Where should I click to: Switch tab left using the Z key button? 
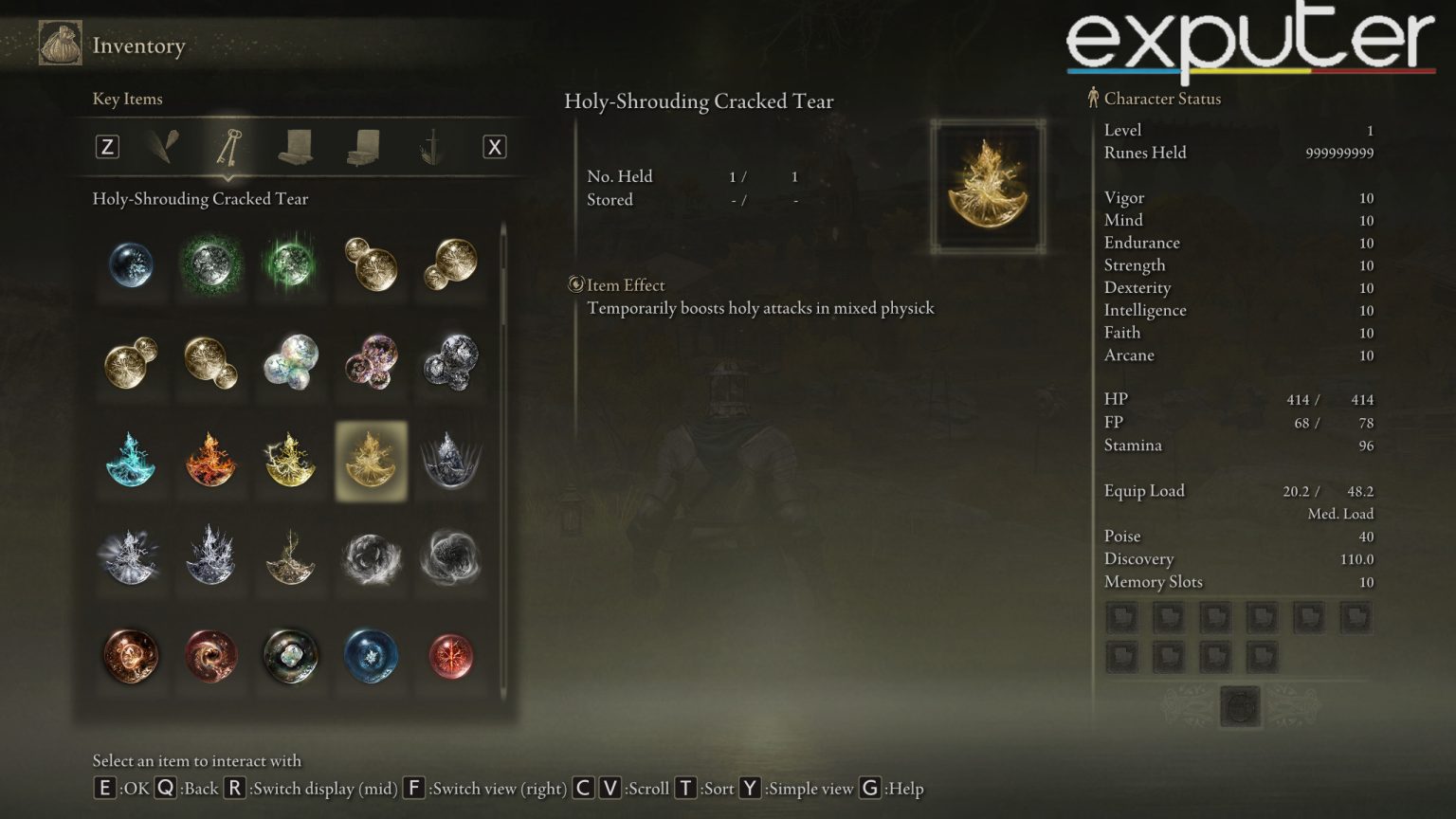pyautogui.click(x=107, y=147)
